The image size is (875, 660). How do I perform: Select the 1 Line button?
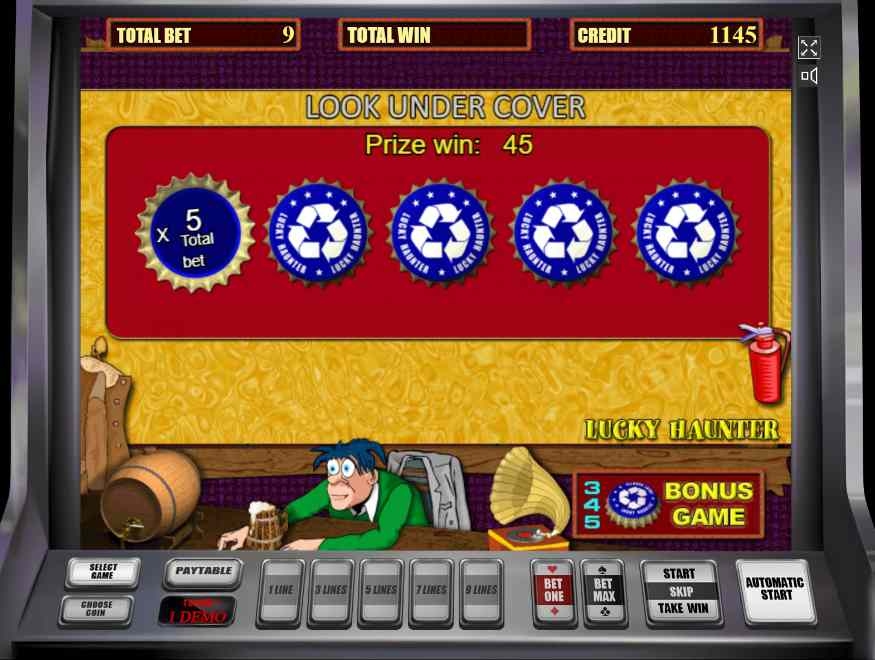tap(280, 591)
